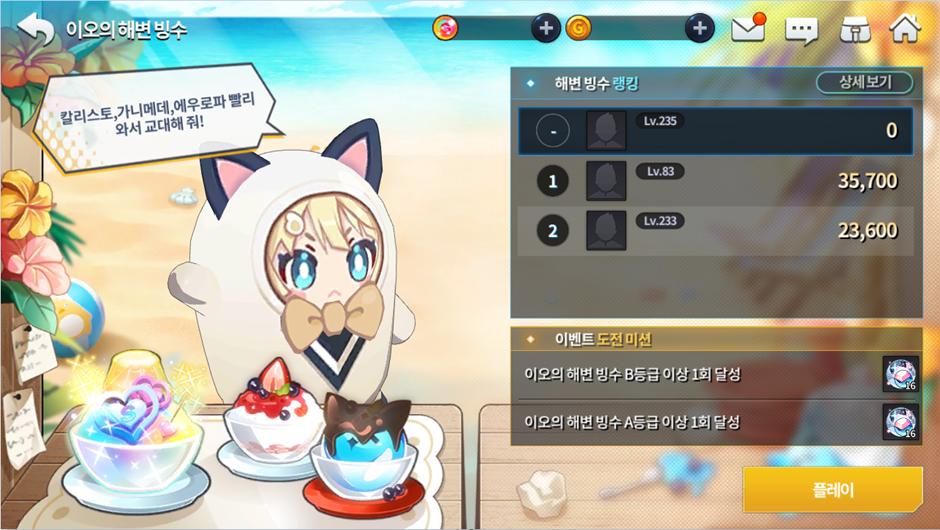The width and height of the screenshot is (940, 530).
Task: Select your own unranked Lv.235 row
Action: tap(716, 131)
